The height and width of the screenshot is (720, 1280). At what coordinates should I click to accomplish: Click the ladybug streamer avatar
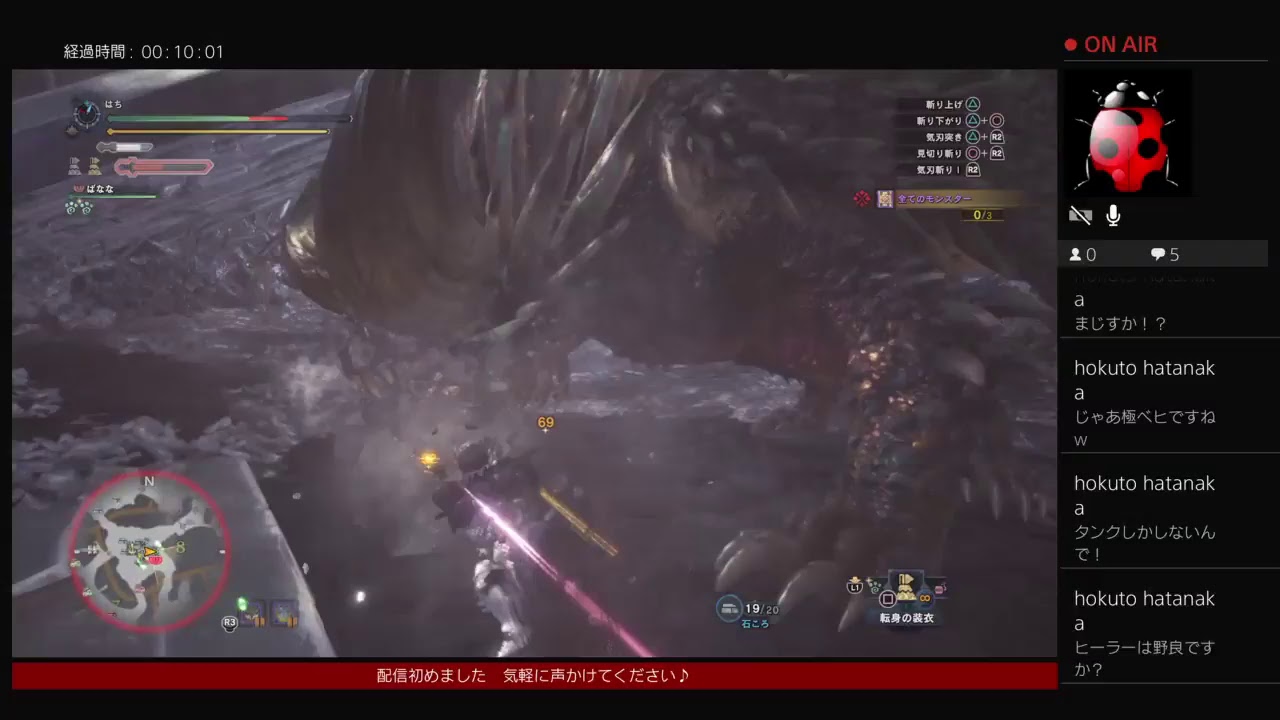coord(1128,133)
